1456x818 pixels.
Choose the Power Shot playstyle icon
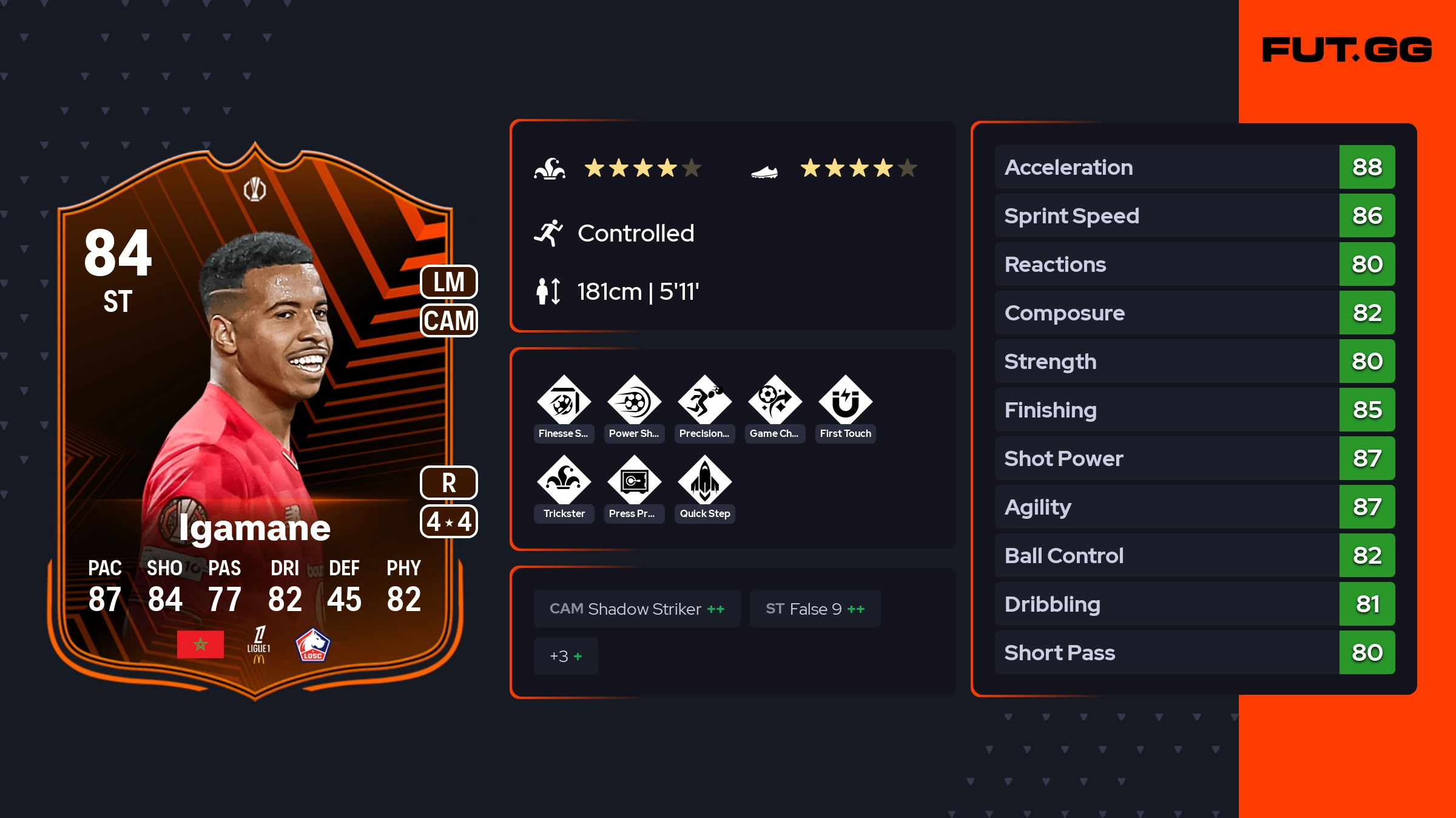(x=634, y=401)
